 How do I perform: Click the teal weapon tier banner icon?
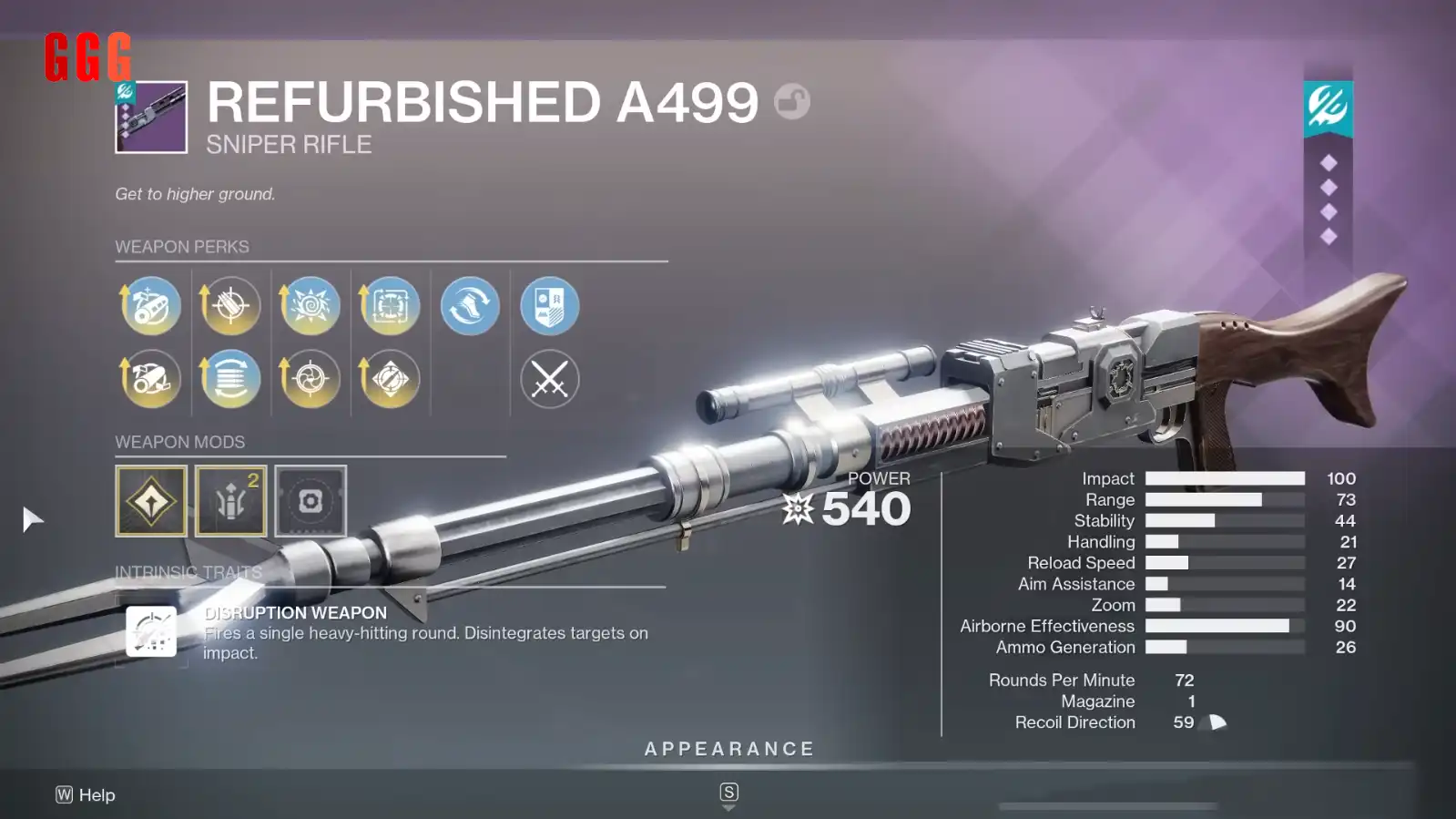point(1328,107)
